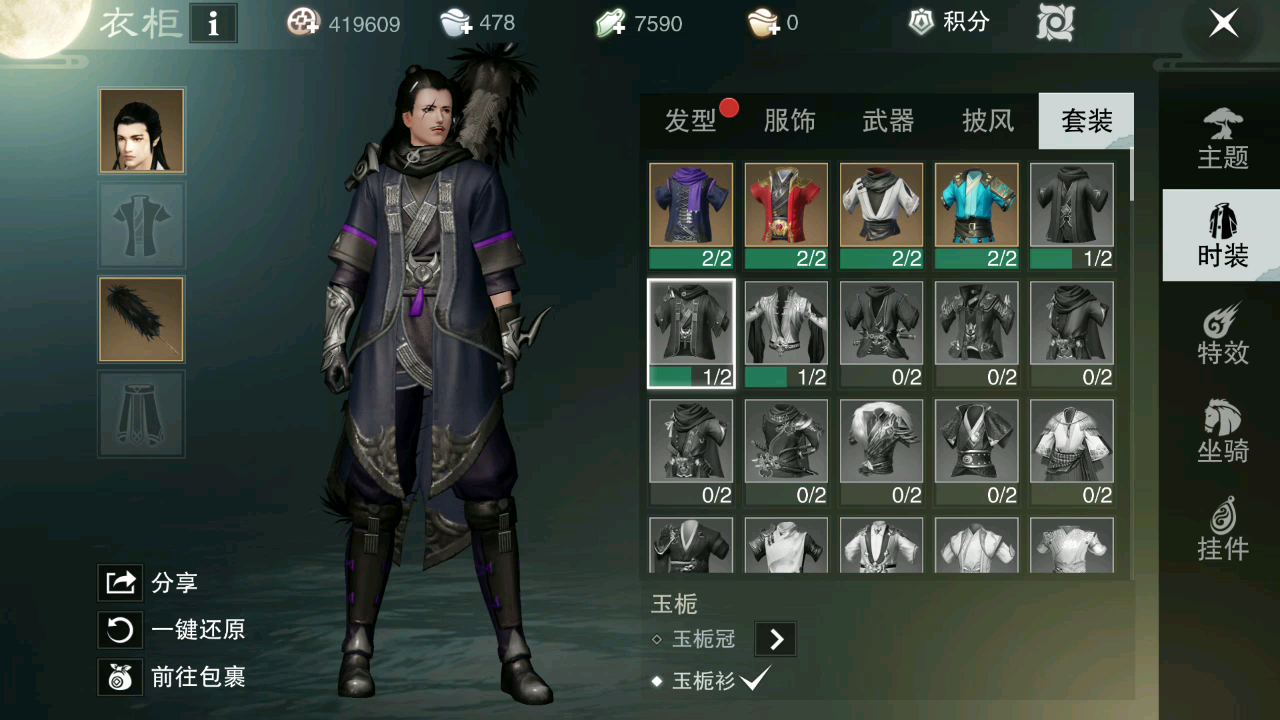Go to bag via 前往包裹

pyautogui.click(x=172, y=677)
